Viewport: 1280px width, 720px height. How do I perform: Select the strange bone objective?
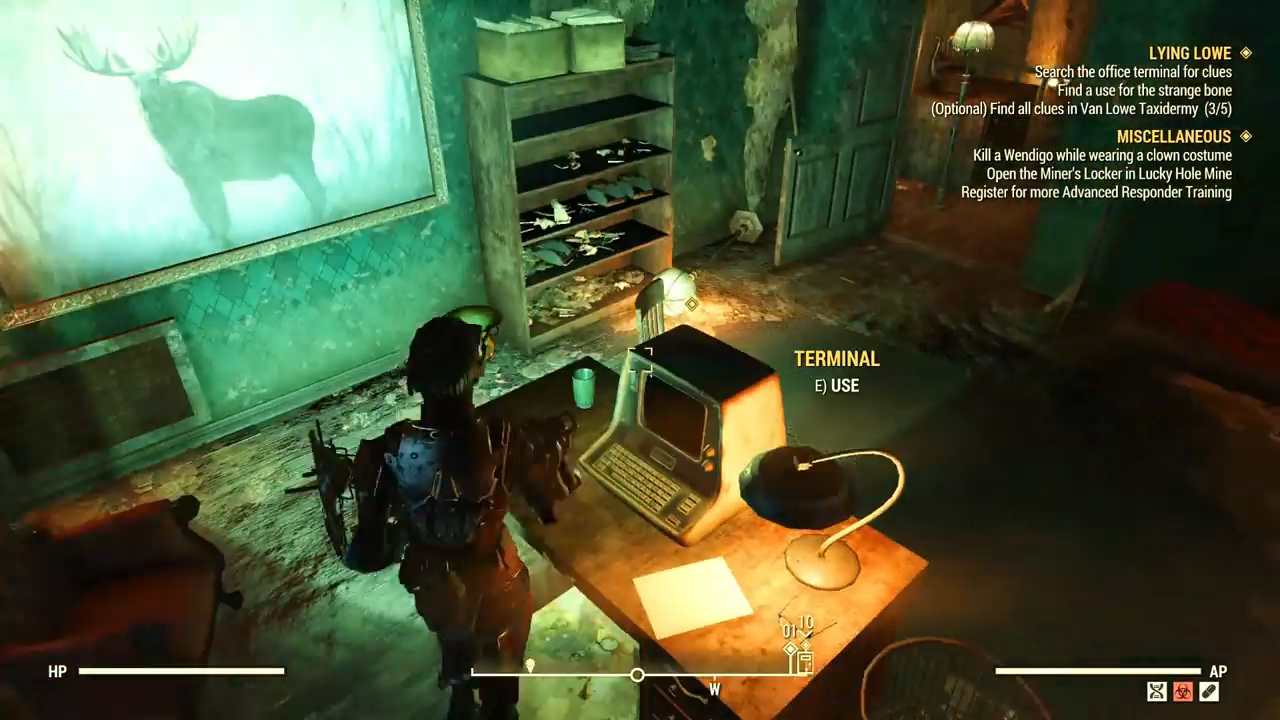point(1145,90)
